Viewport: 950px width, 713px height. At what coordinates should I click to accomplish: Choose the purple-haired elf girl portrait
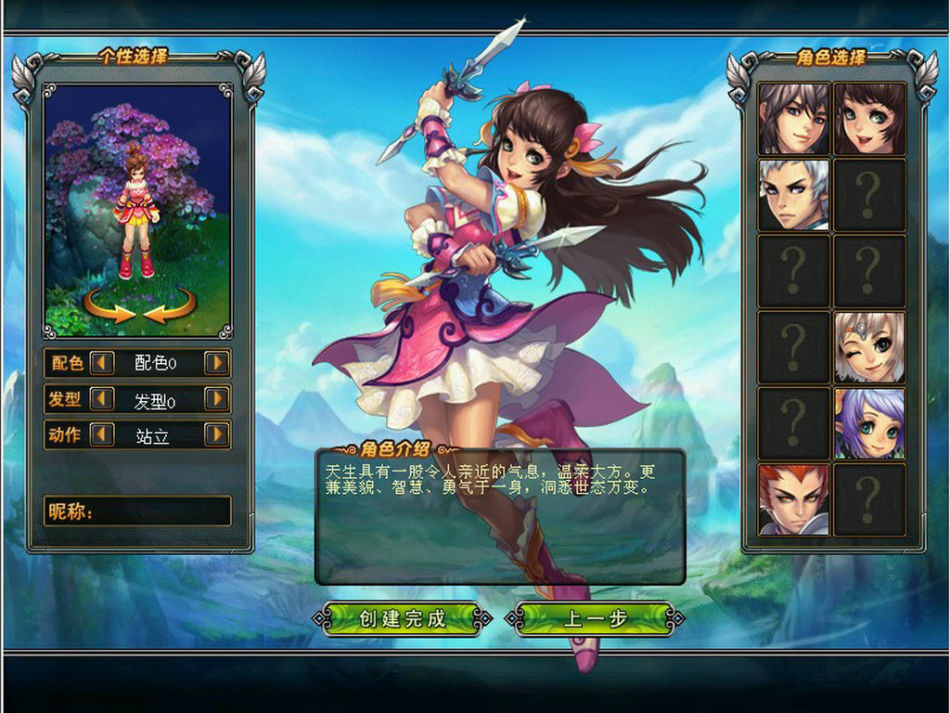[869, 423]
